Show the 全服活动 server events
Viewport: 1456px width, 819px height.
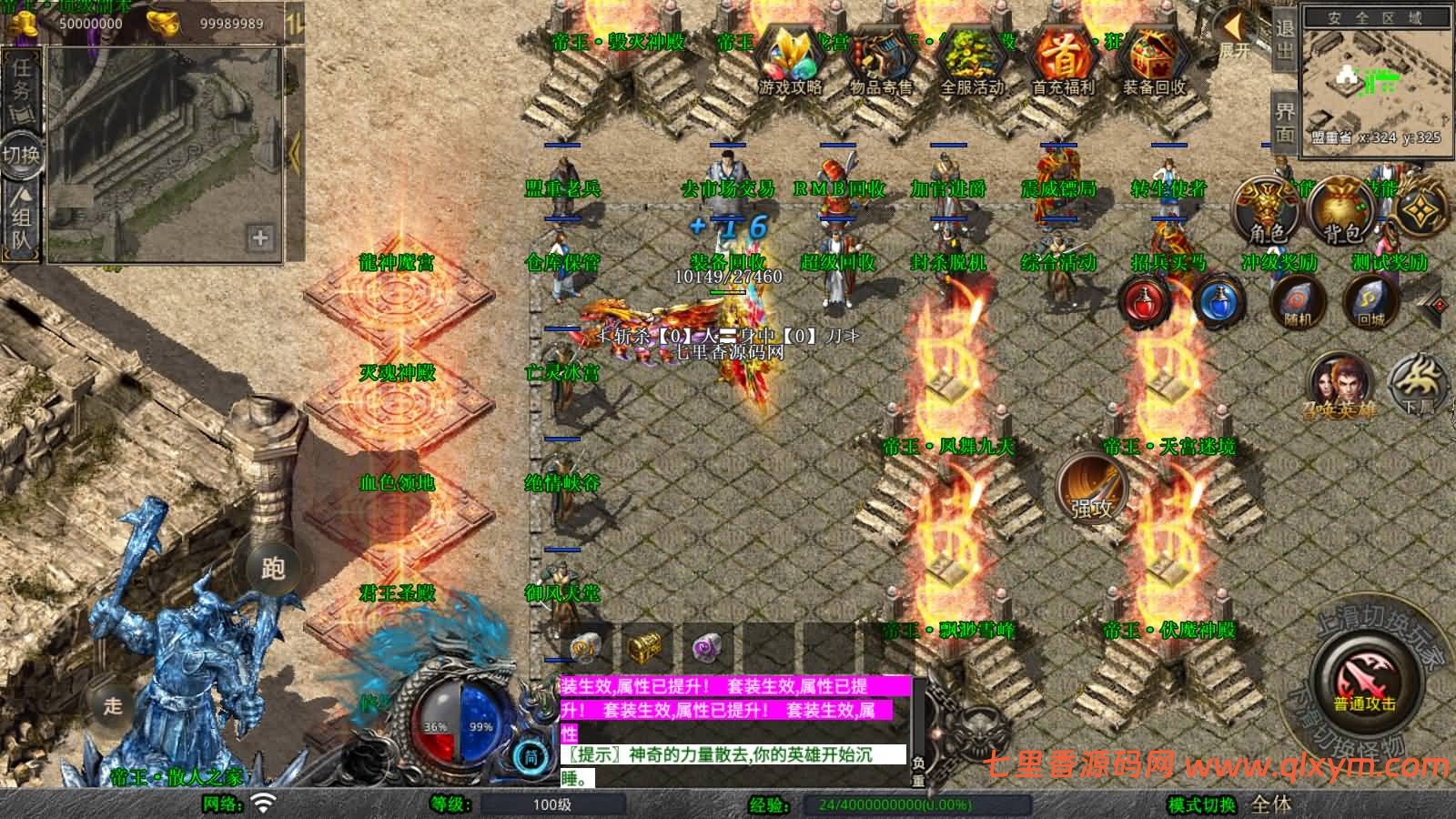[972, 60]
